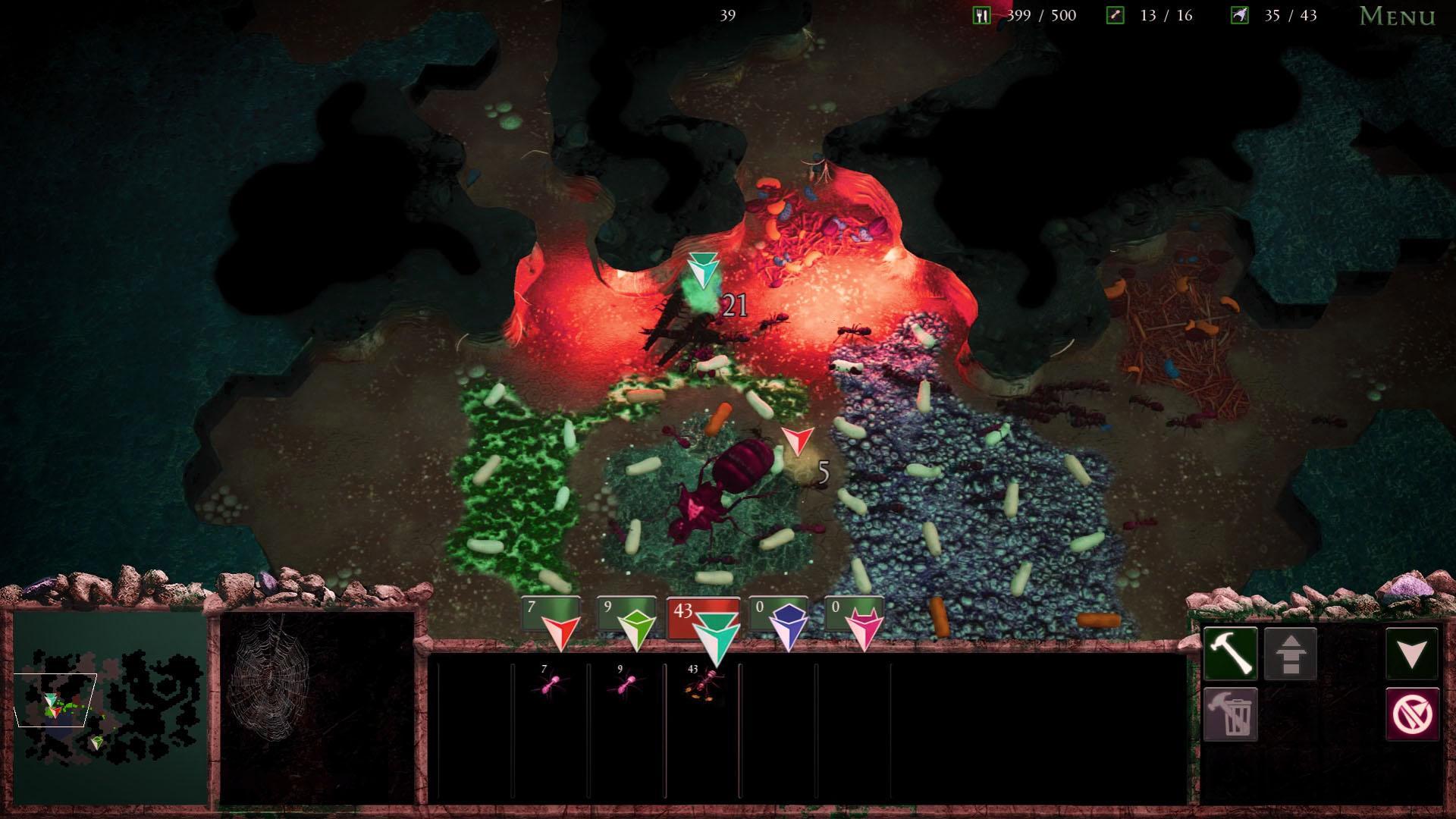The image size is (1456, 819).
Task: Select the ant unit slot showing 9
Action: [x=626, y=682]
